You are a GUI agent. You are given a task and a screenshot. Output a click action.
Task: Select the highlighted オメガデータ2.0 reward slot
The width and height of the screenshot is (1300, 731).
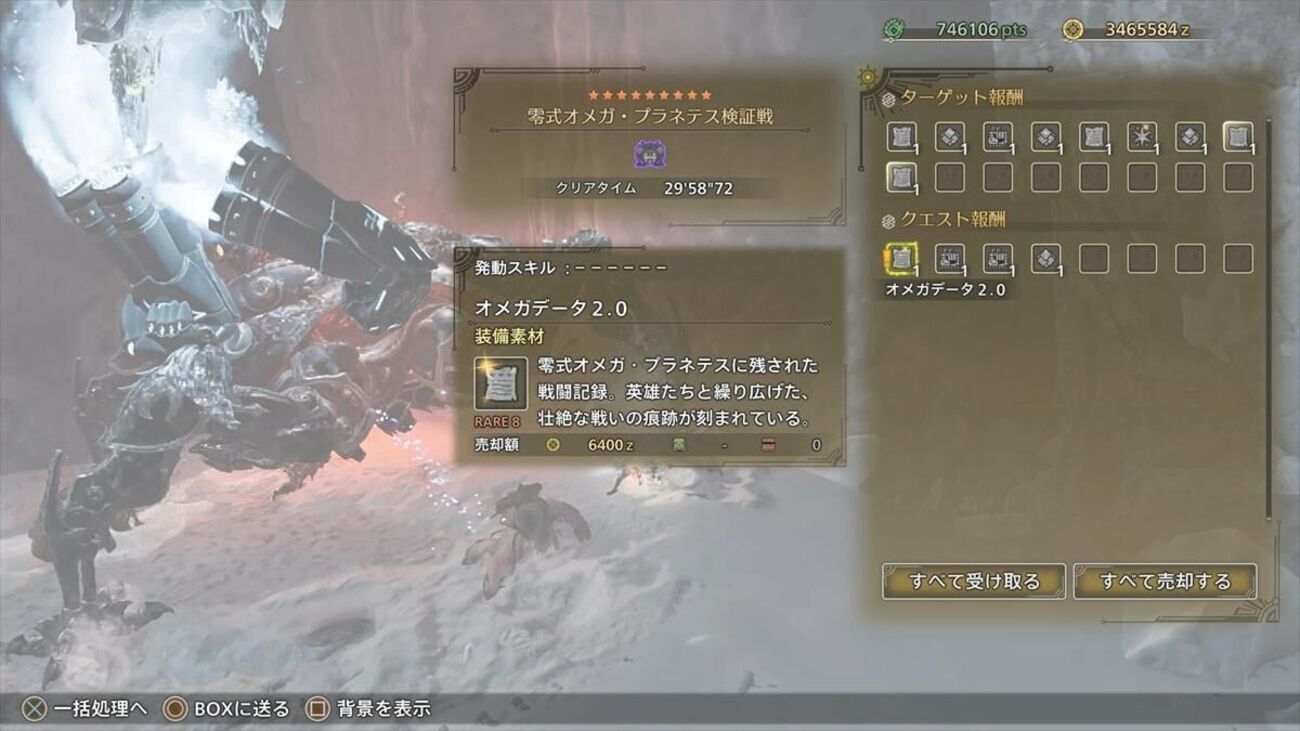pyautogui.click(x=902, y=259)
